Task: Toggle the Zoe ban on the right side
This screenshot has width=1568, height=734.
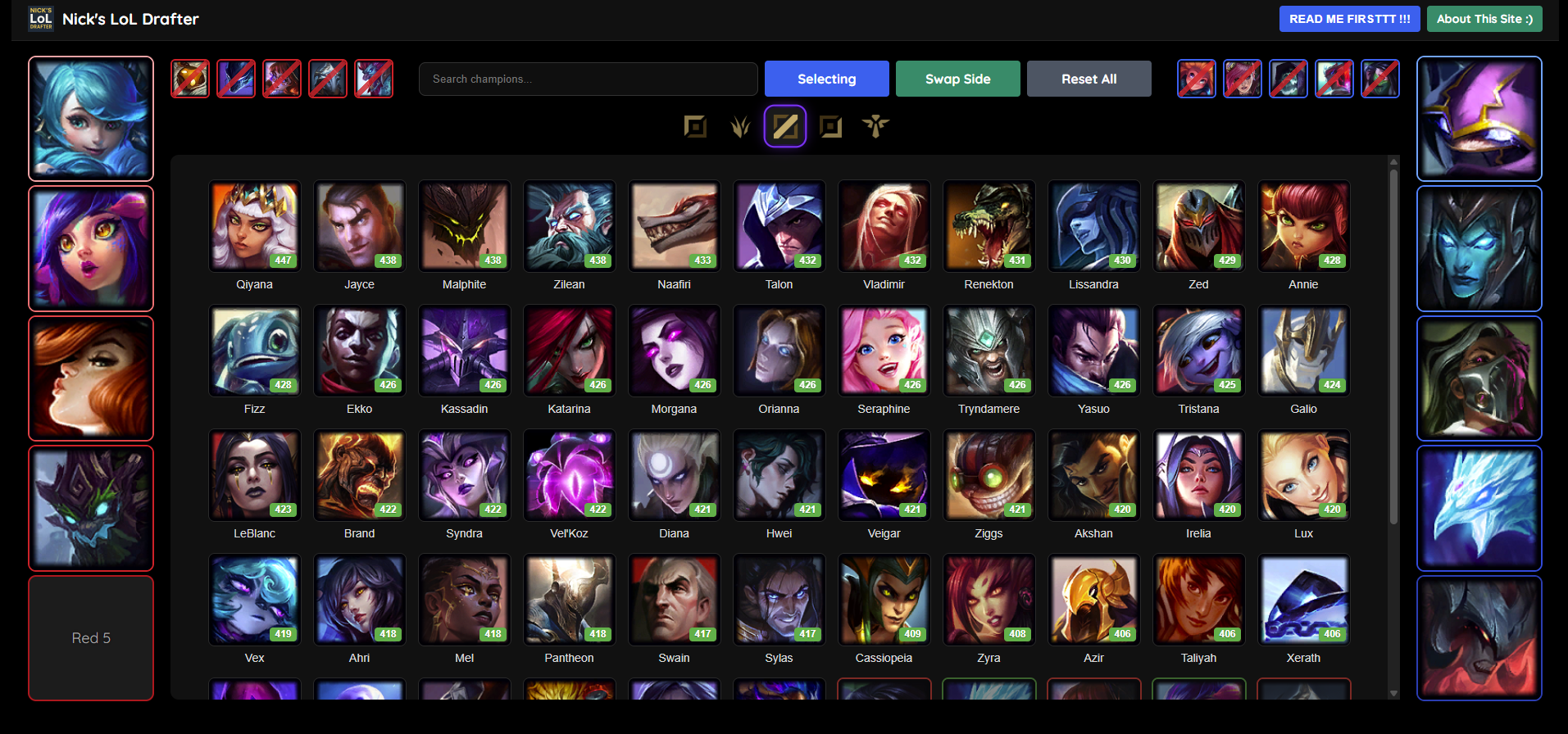Action: 1197,79
